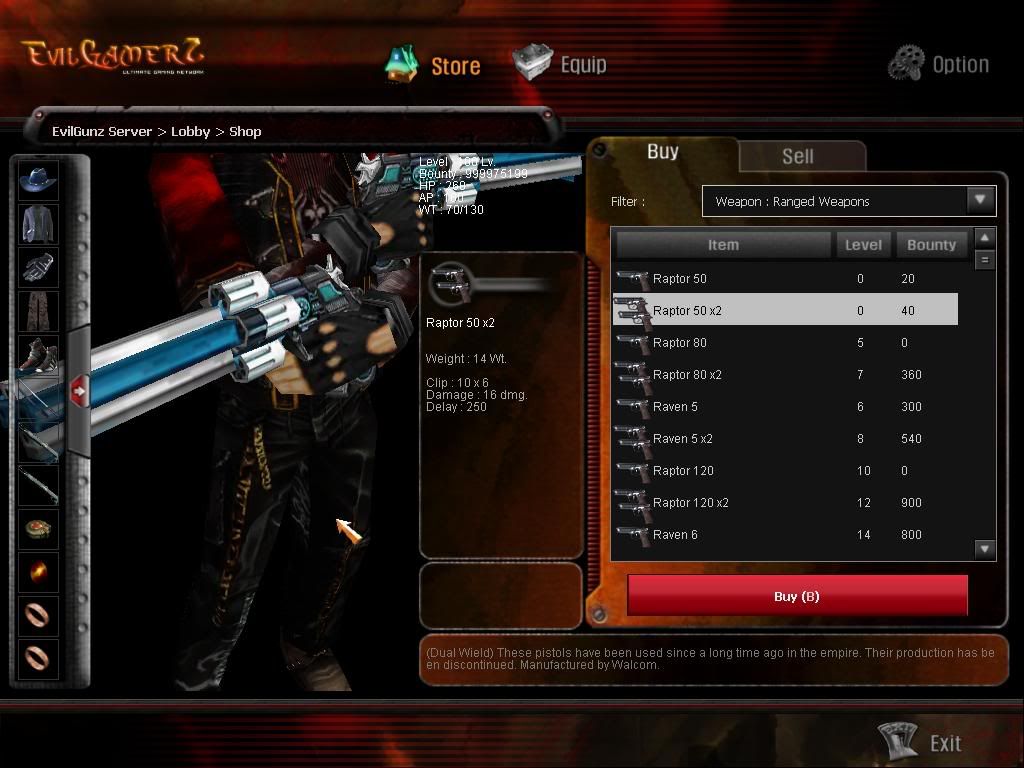The height and width of the screenshot is (768, 1024).
Task: Click the item list scroll-down arrow
Action: pos(985,548)
